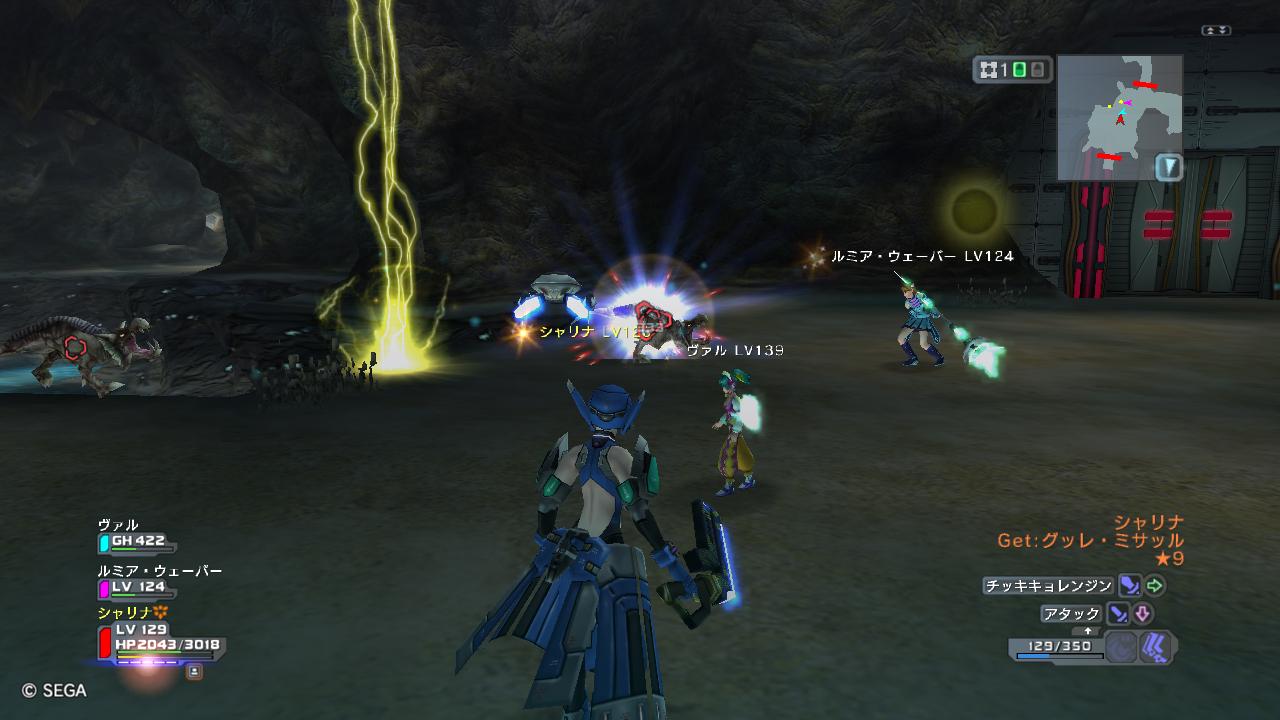Select the dimmed round weapon slot
The height and width of the screenshot is (720, 1280).
pyautogui.click(x=1122, y=647)
